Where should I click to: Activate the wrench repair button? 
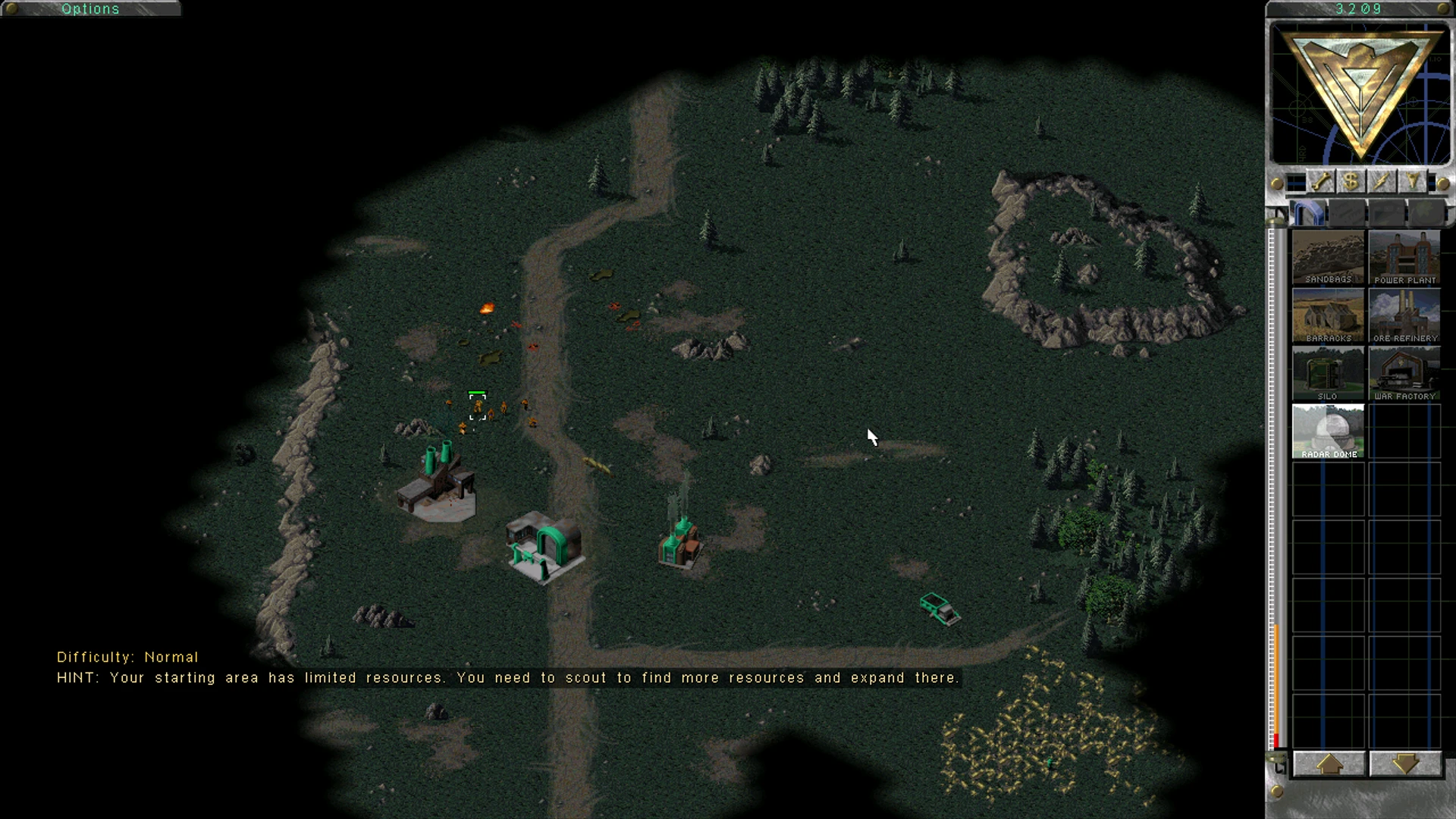(1321, 182)
